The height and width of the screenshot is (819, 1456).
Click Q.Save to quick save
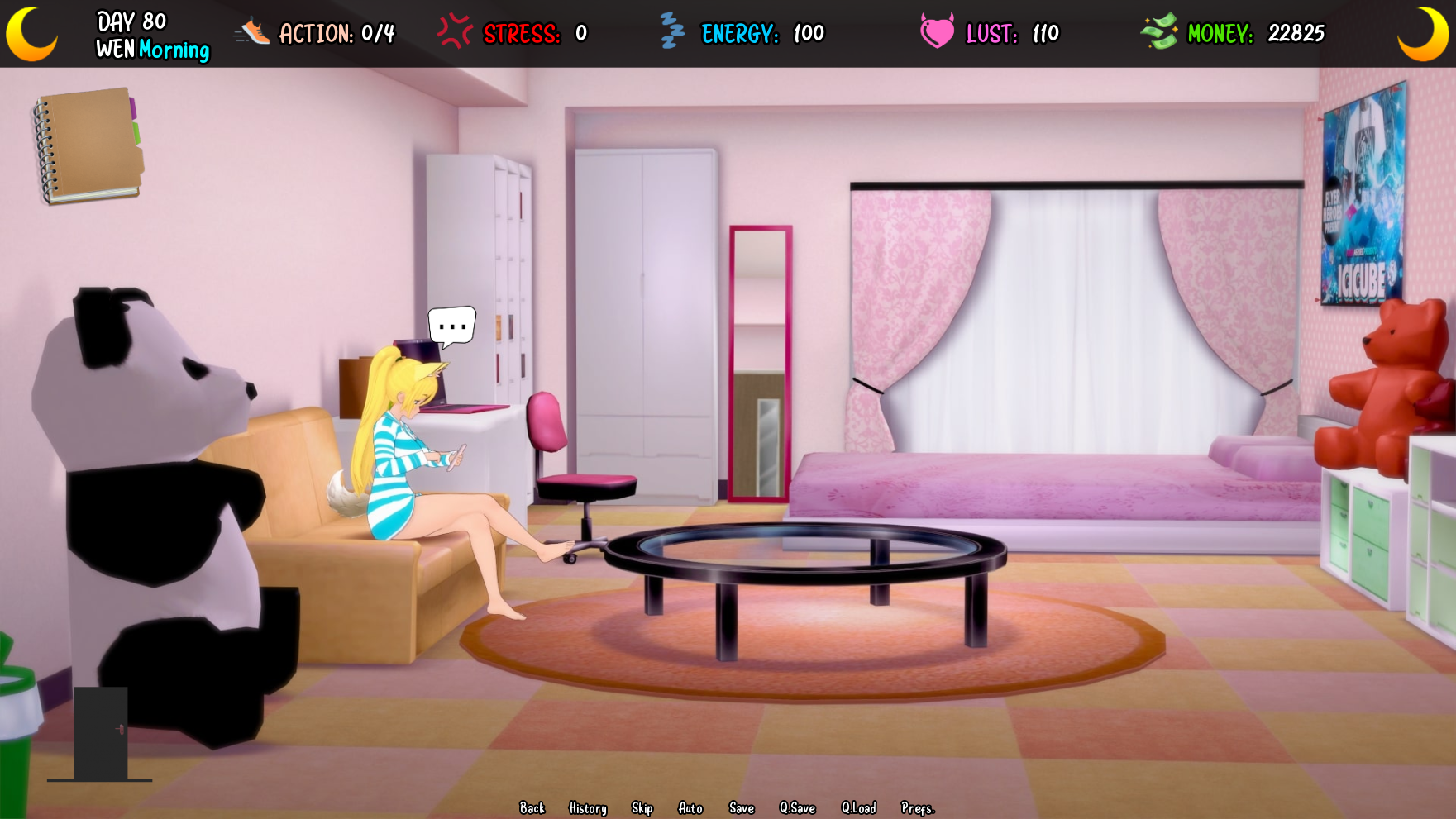pyautogui.click(x=798, y=808)
